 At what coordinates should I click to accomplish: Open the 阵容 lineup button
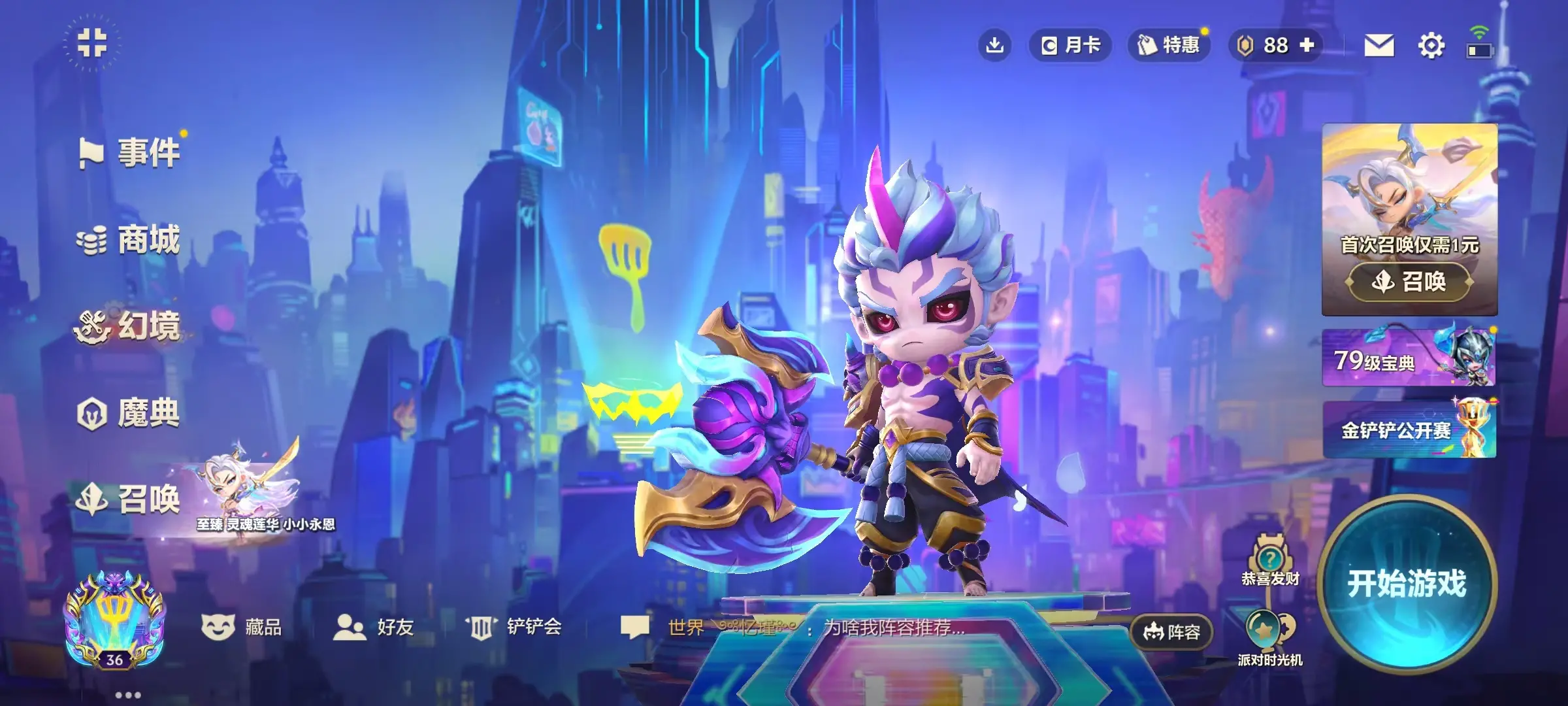pyautogui.click(x=1171, y=632)
